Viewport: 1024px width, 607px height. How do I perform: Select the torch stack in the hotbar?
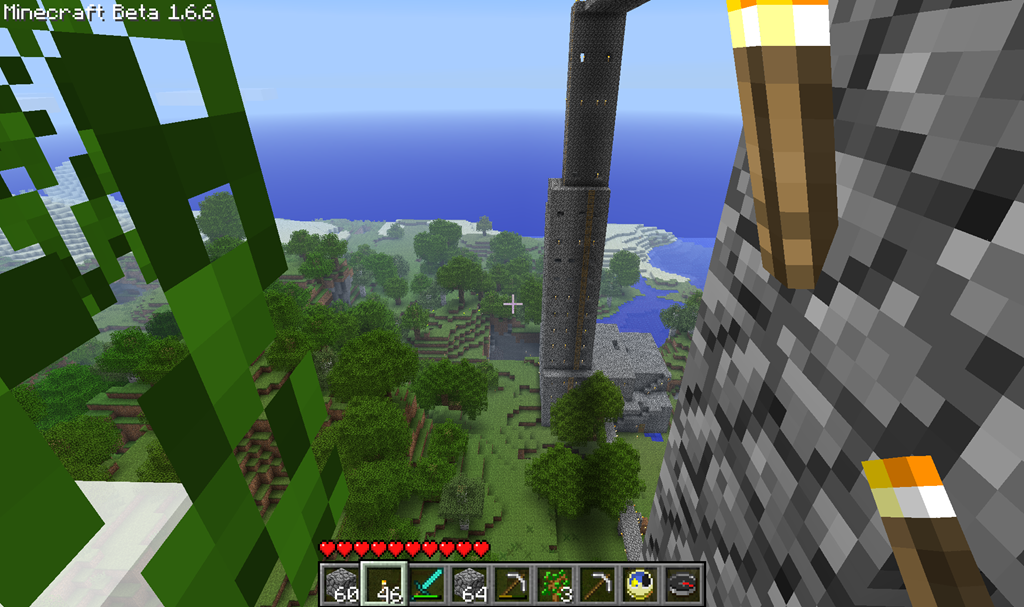pyautogui.click(x=383, y=582)
